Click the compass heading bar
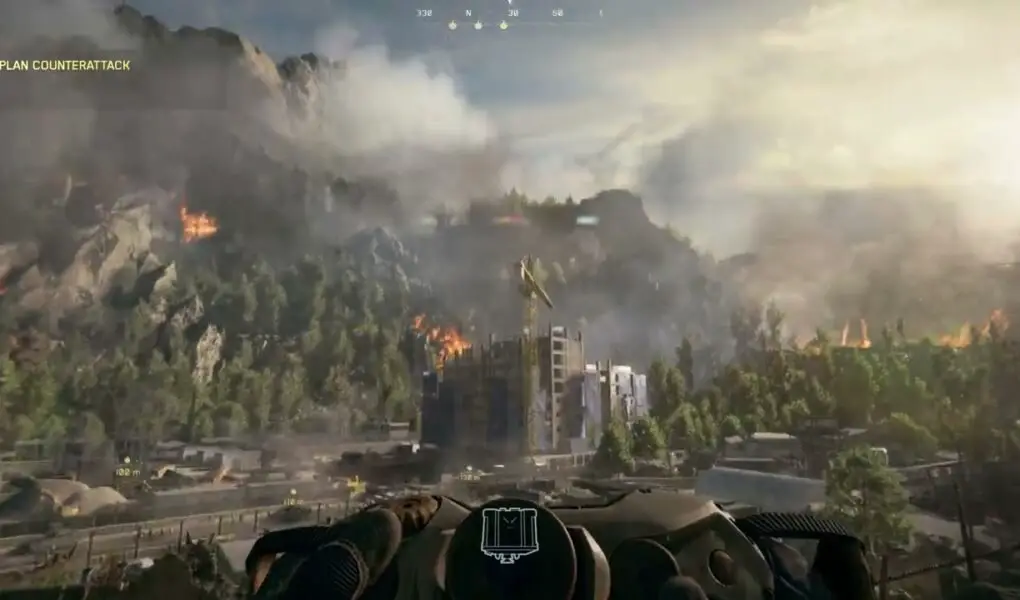This screenshot has height=600, width=1020. (509, 14)
